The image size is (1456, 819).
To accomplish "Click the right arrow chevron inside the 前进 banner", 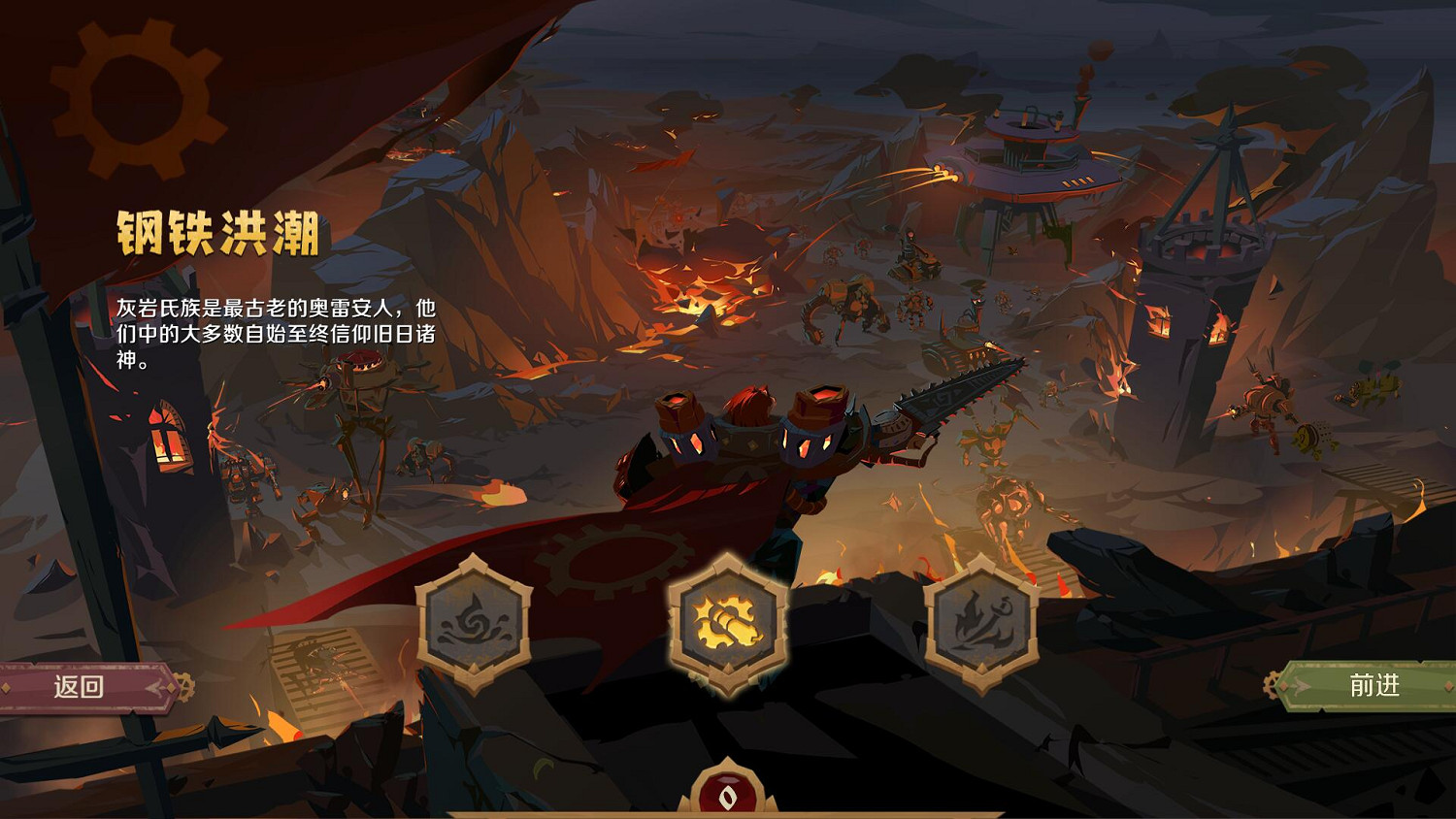I will 1301,685.
